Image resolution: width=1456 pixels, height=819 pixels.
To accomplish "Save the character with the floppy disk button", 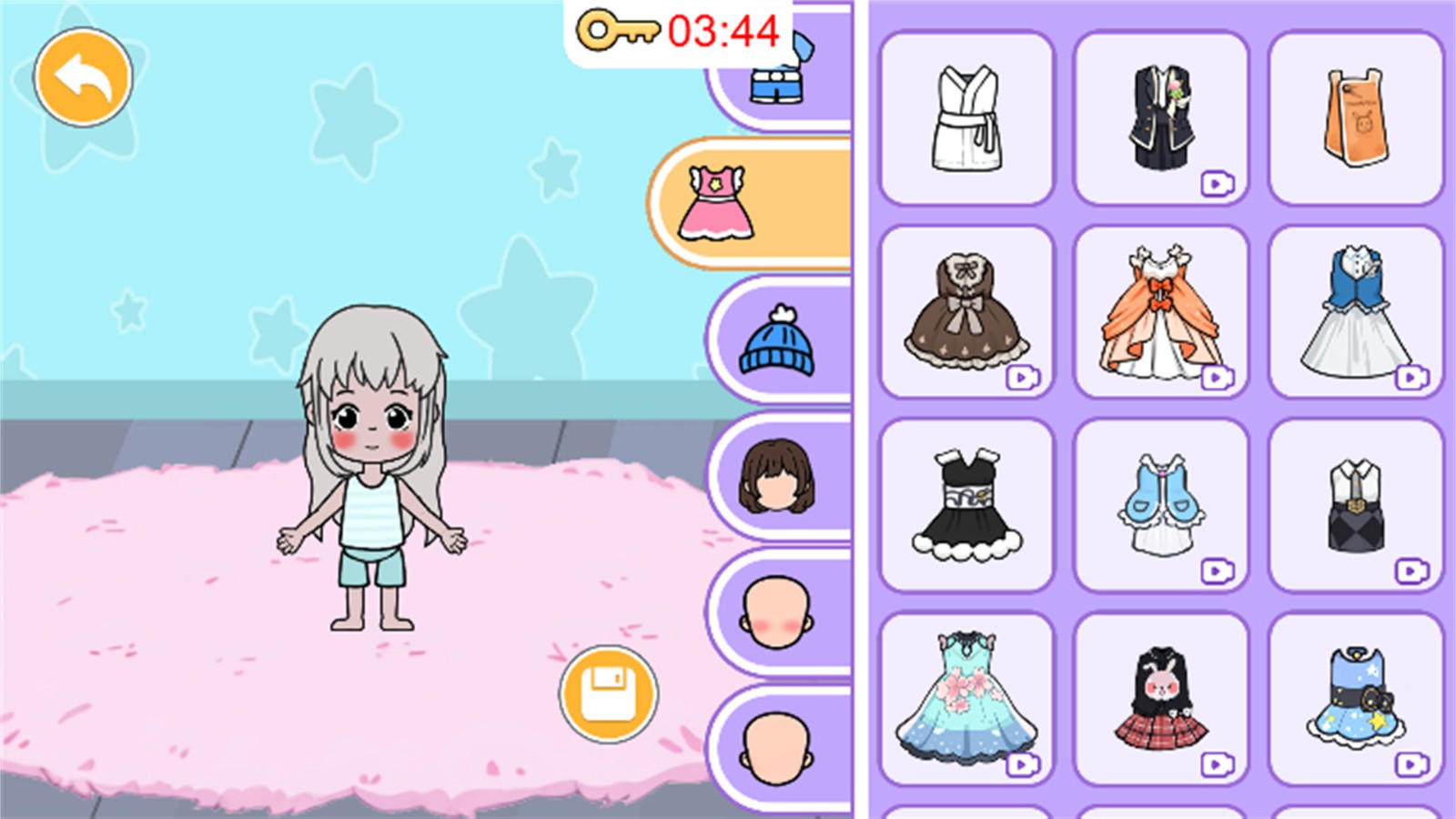I will click(608, 693).
